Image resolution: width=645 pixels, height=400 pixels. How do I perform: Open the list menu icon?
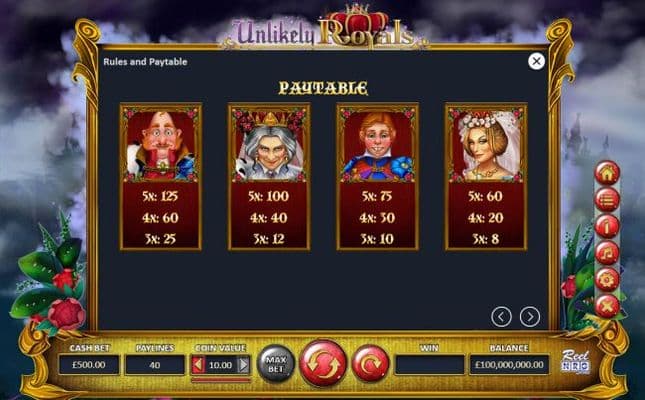pyautogui.click(x=607, y=199)
